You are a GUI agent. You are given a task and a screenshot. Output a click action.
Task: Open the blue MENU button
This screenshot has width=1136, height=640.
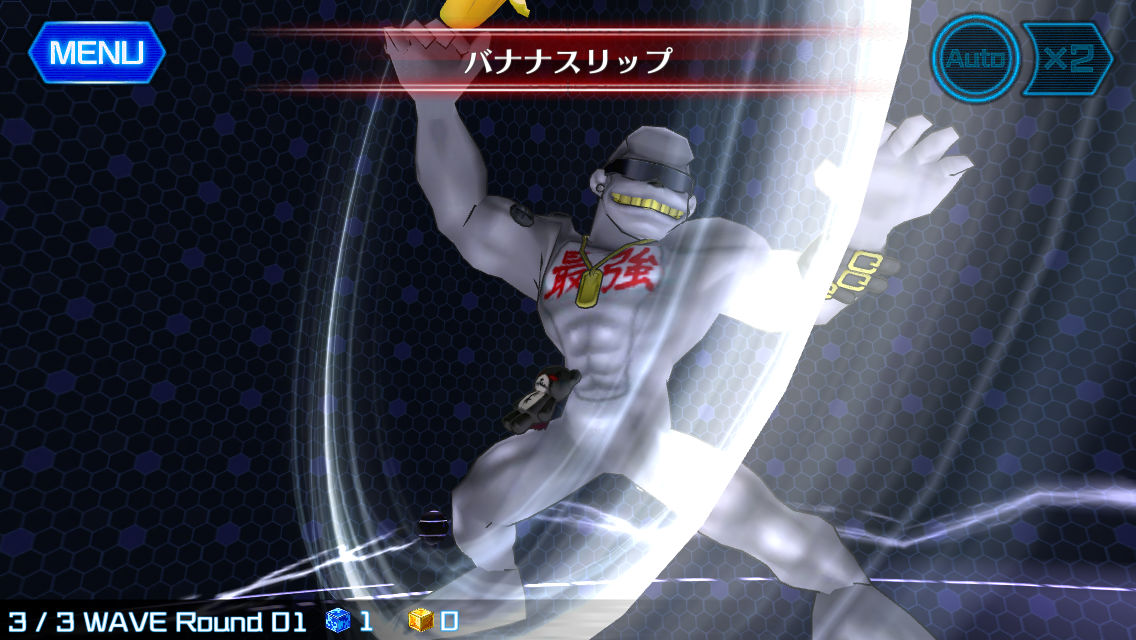96,51
